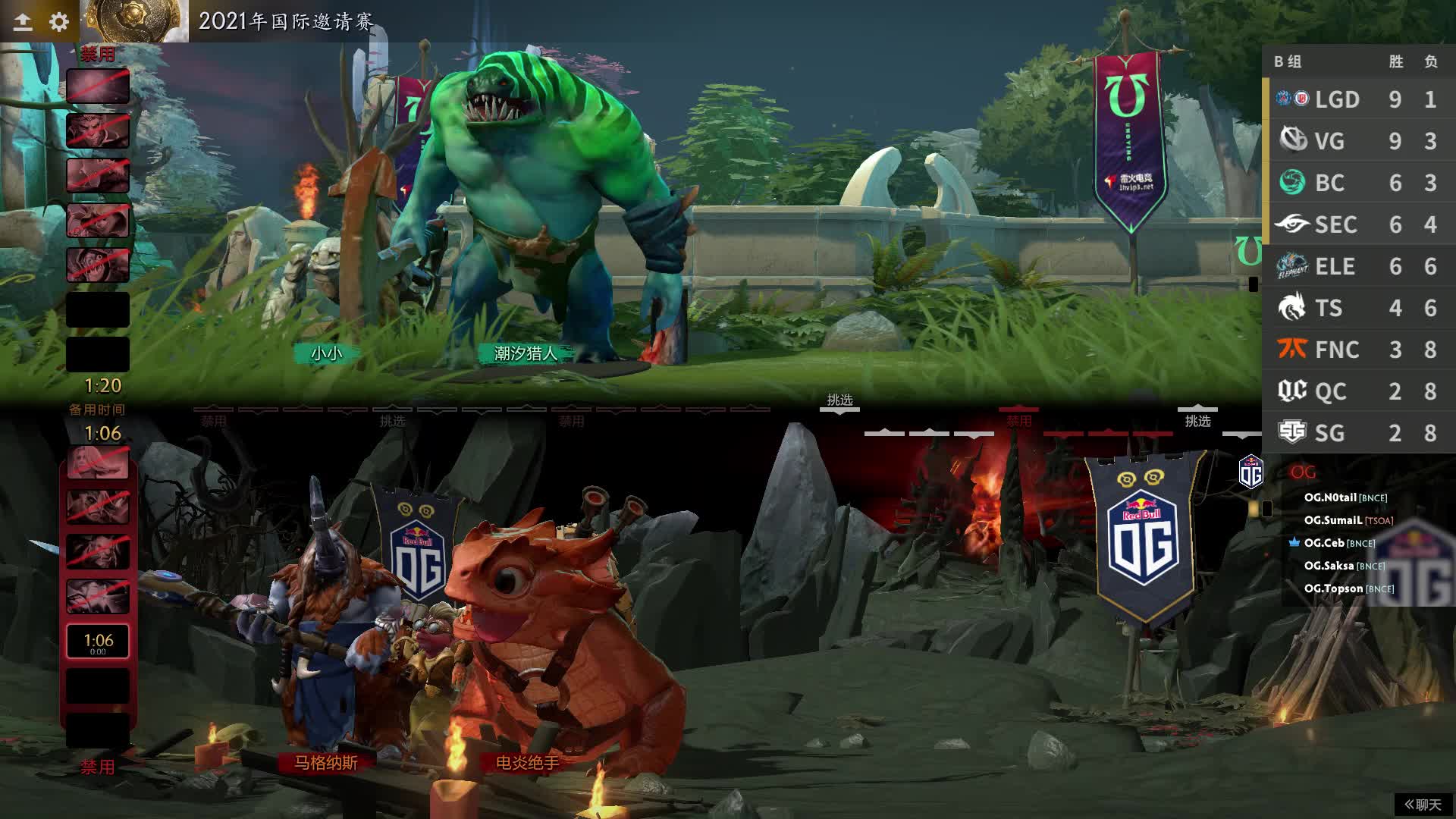The height and width of the screenshot is (819, 1456).
Task: Click the Team Spirit logo in standings
Action: pyautogui.click(x=1291, y=308)
